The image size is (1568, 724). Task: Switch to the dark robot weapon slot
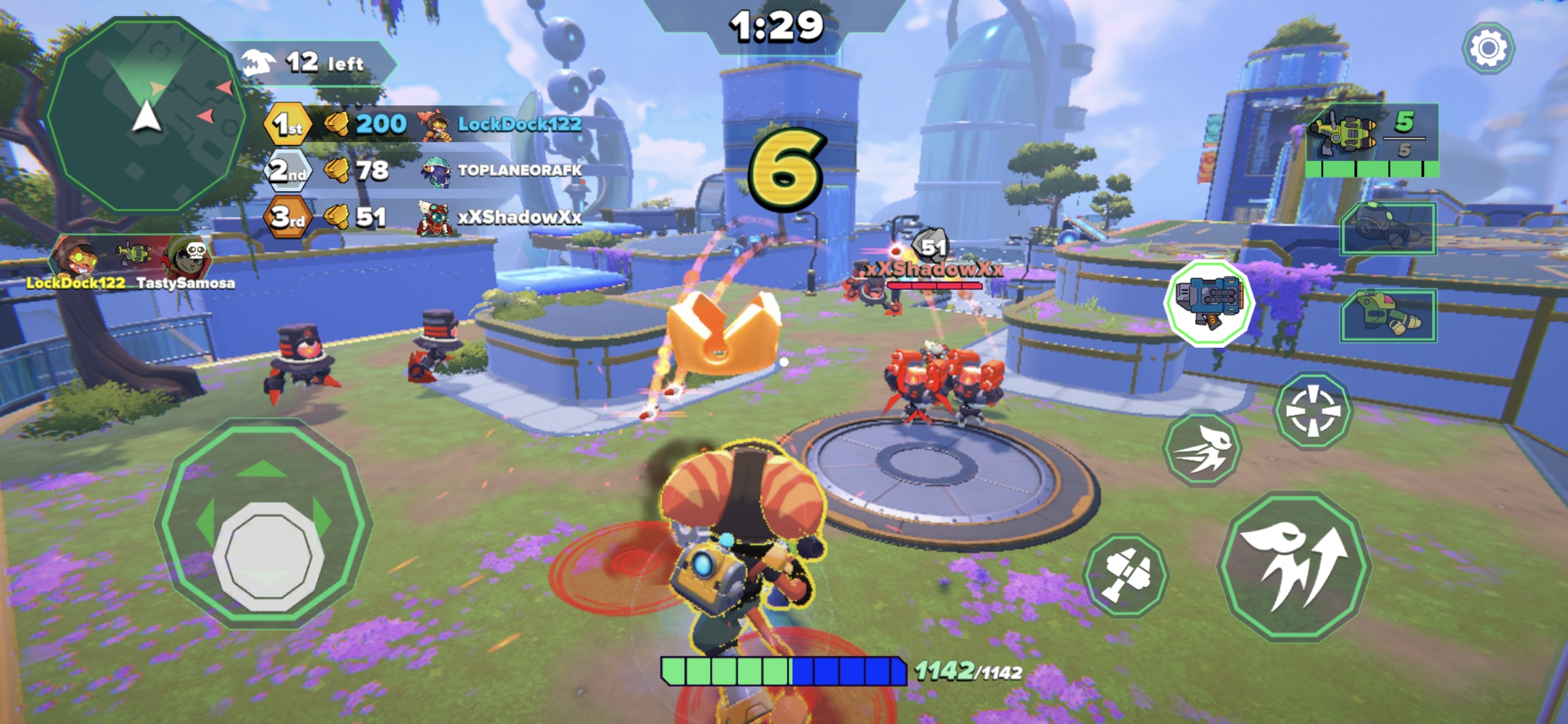[x=1388, y=229]
